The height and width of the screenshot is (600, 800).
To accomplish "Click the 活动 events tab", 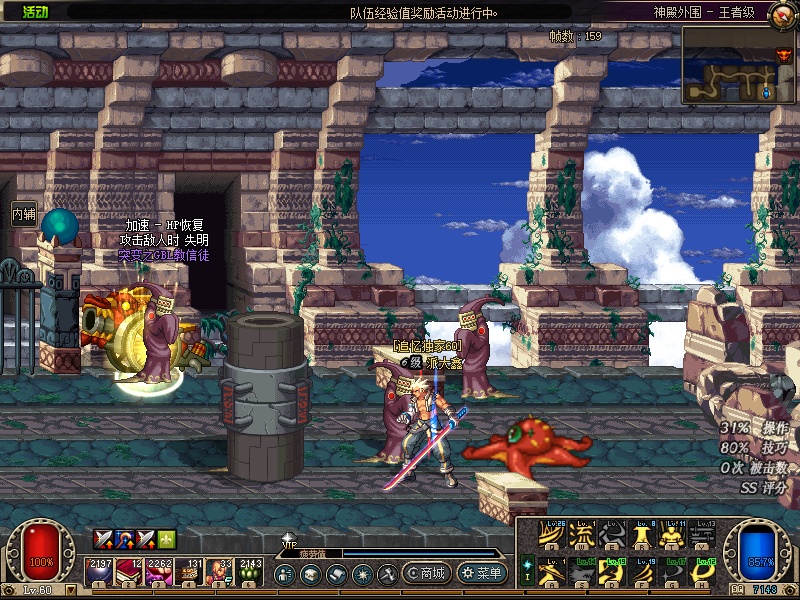I will [34, 12].
